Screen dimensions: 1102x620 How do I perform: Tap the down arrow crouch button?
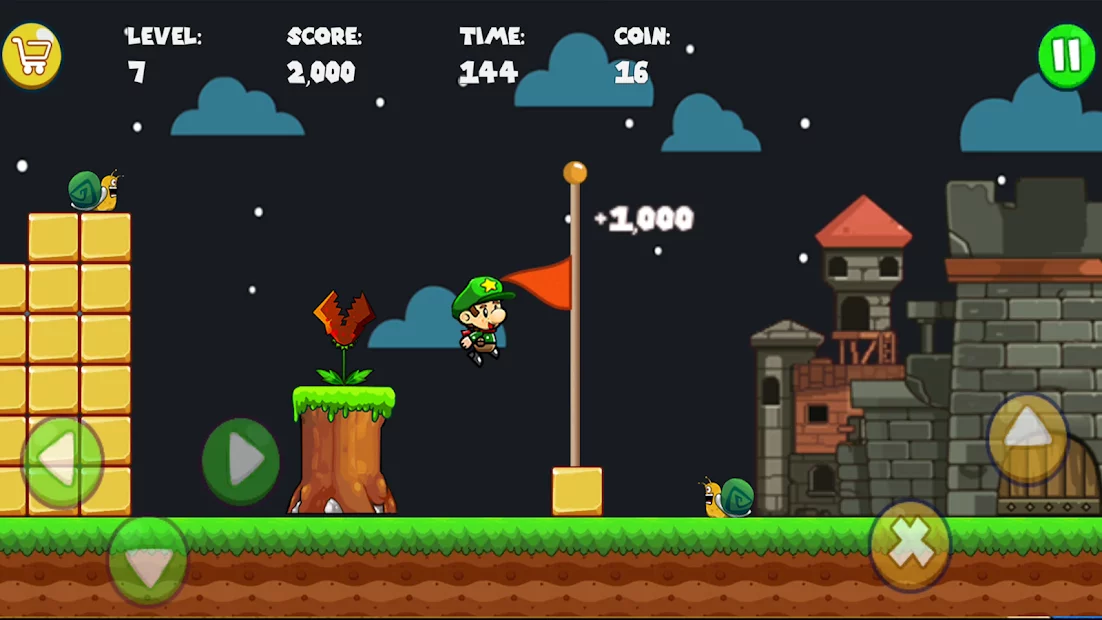coord(148,560)
